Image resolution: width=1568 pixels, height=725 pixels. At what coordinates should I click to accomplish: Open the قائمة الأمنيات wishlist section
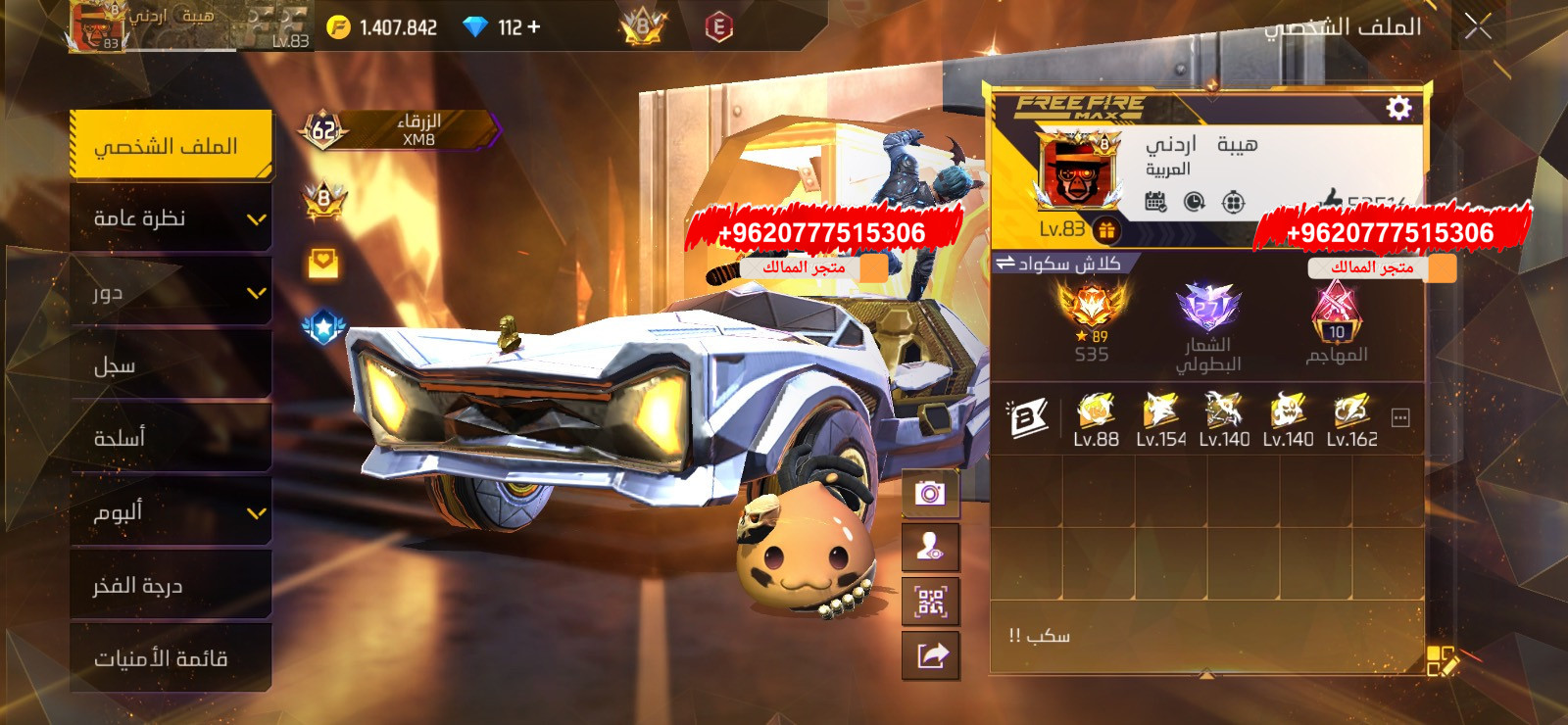(171, 658)
